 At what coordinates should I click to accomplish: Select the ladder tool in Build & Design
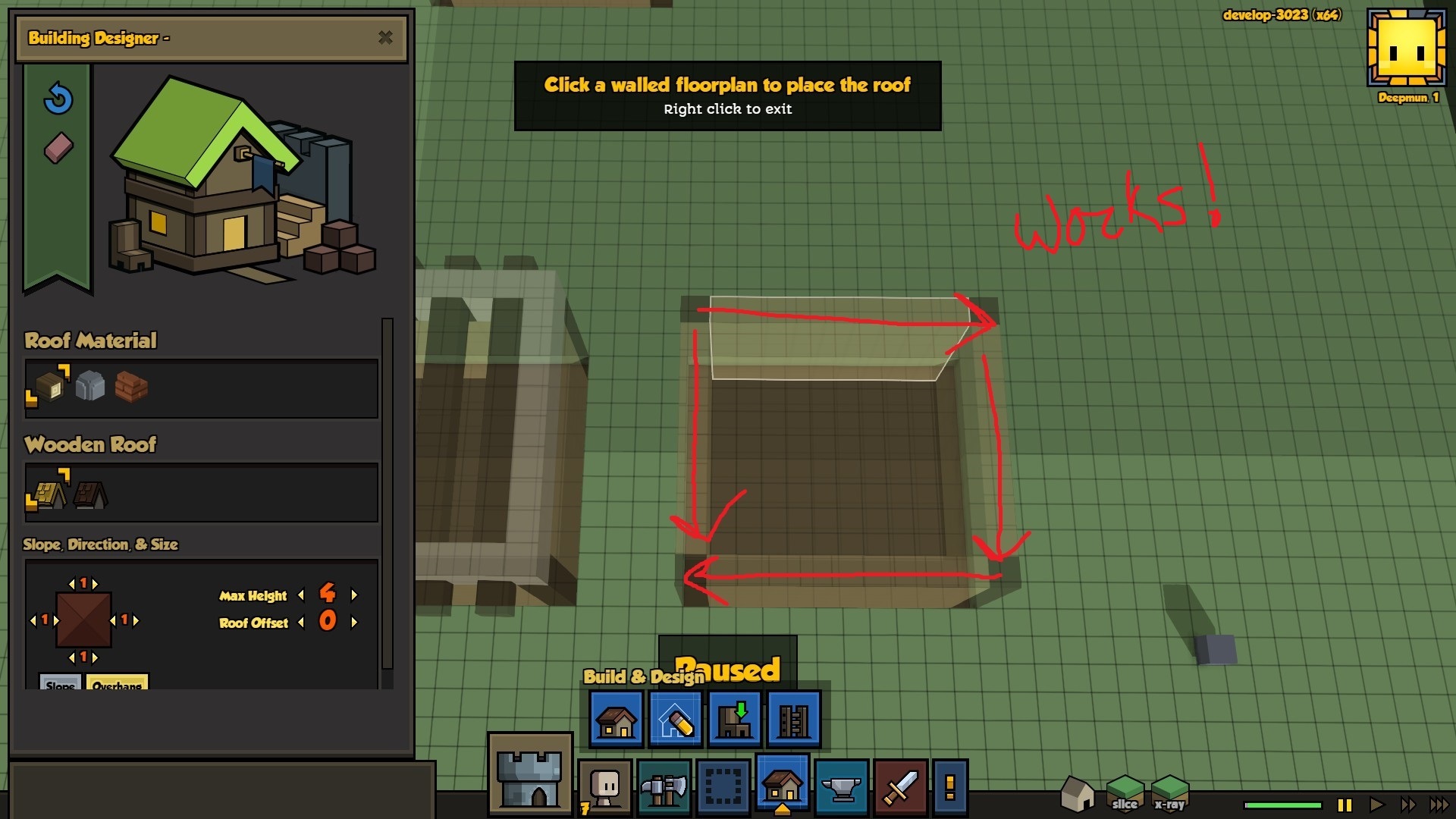pos(794,720)
